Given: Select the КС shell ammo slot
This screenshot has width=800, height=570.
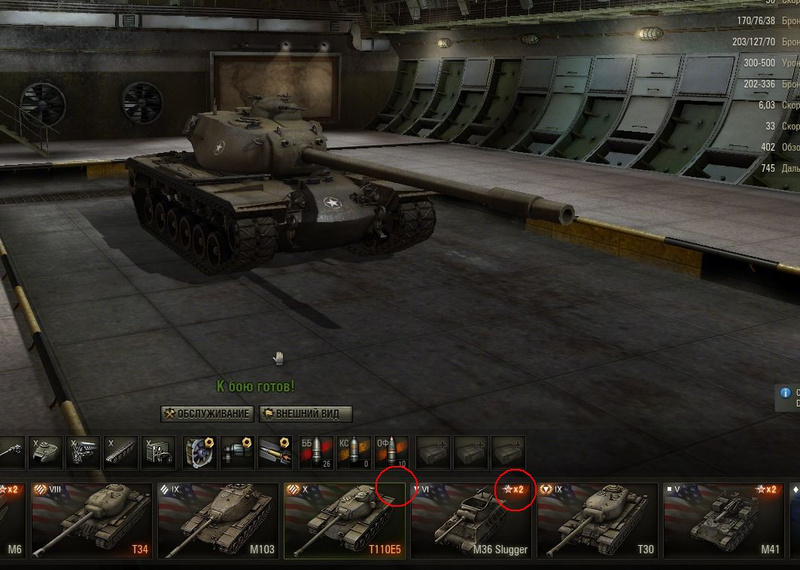Looking at the screenshot, I should coord(352,453).
